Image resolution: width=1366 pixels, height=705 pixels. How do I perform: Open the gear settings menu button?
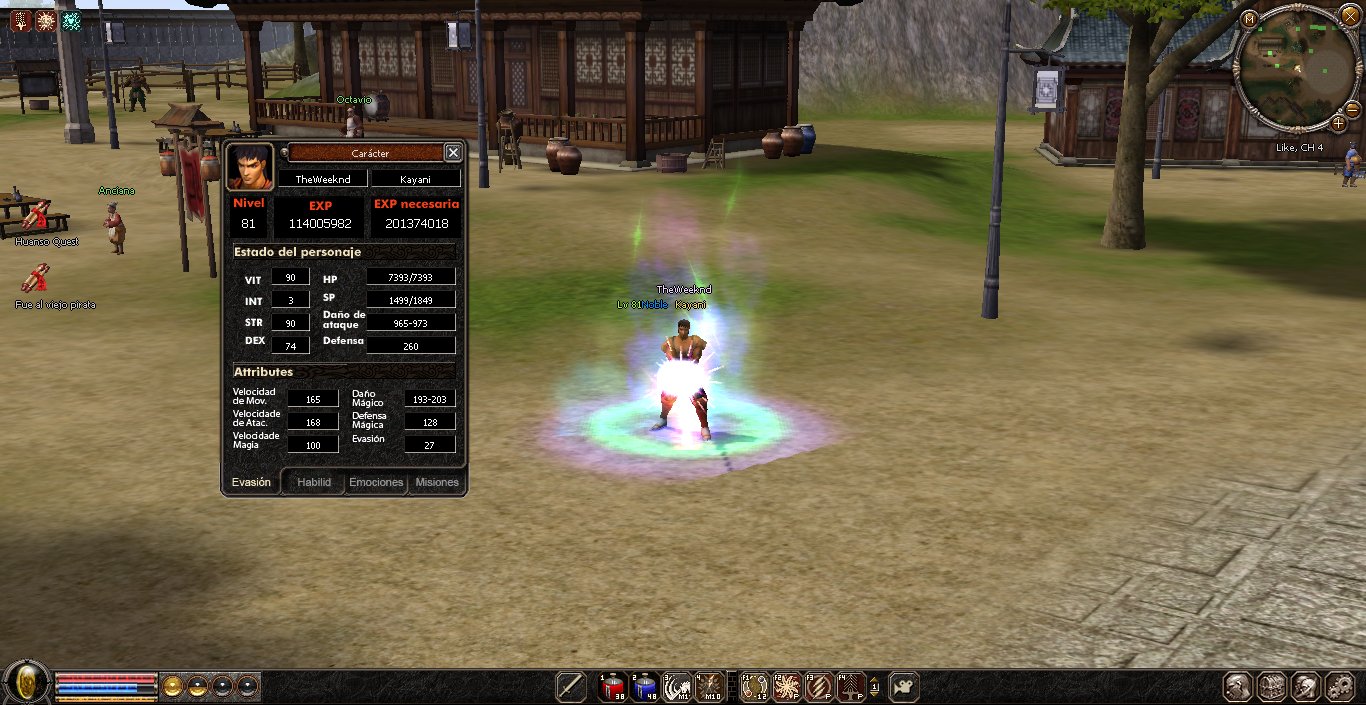tap(1339, 687)
